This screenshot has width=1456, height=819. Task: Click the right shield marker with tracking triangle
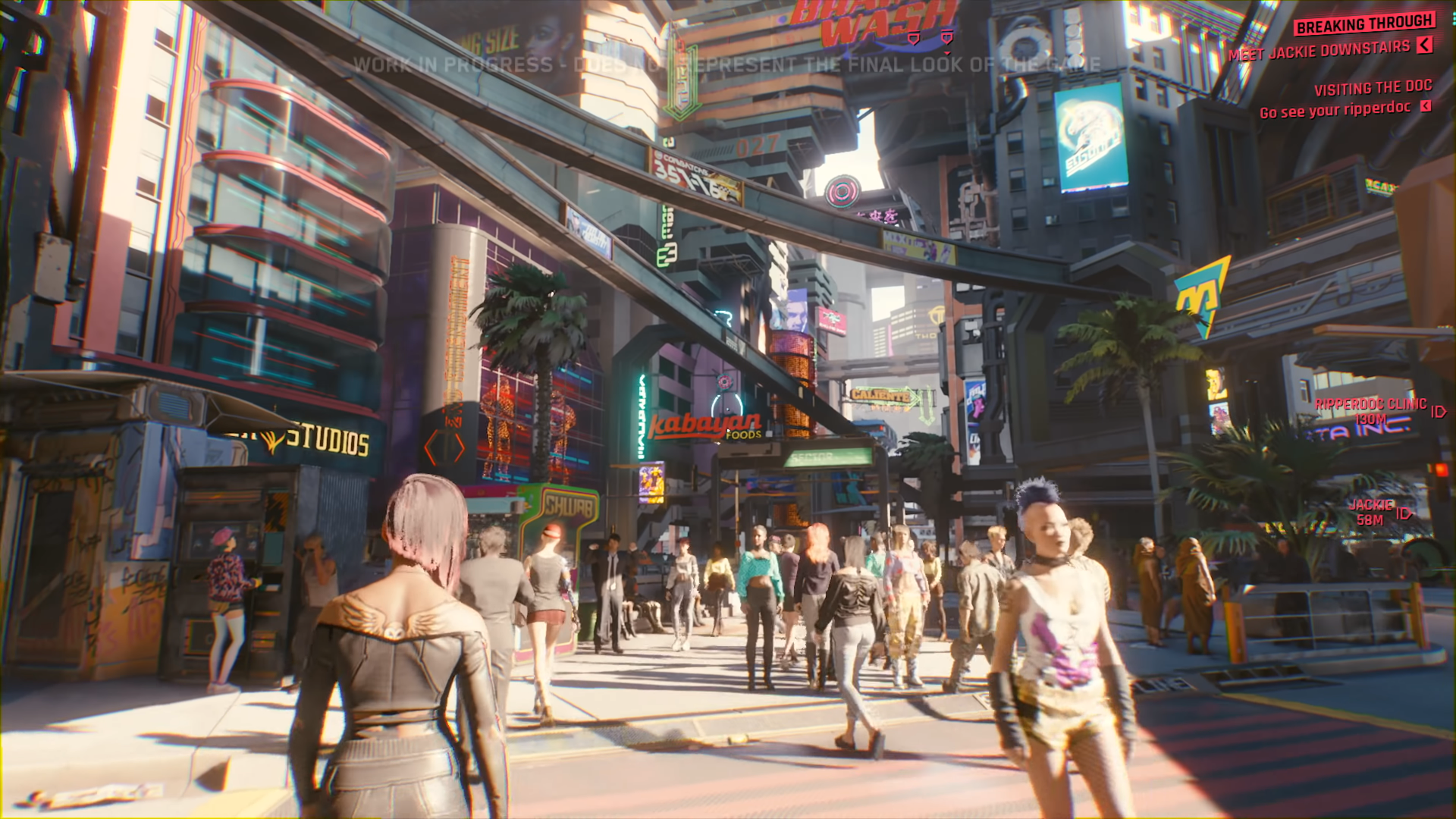click(947, 37)
